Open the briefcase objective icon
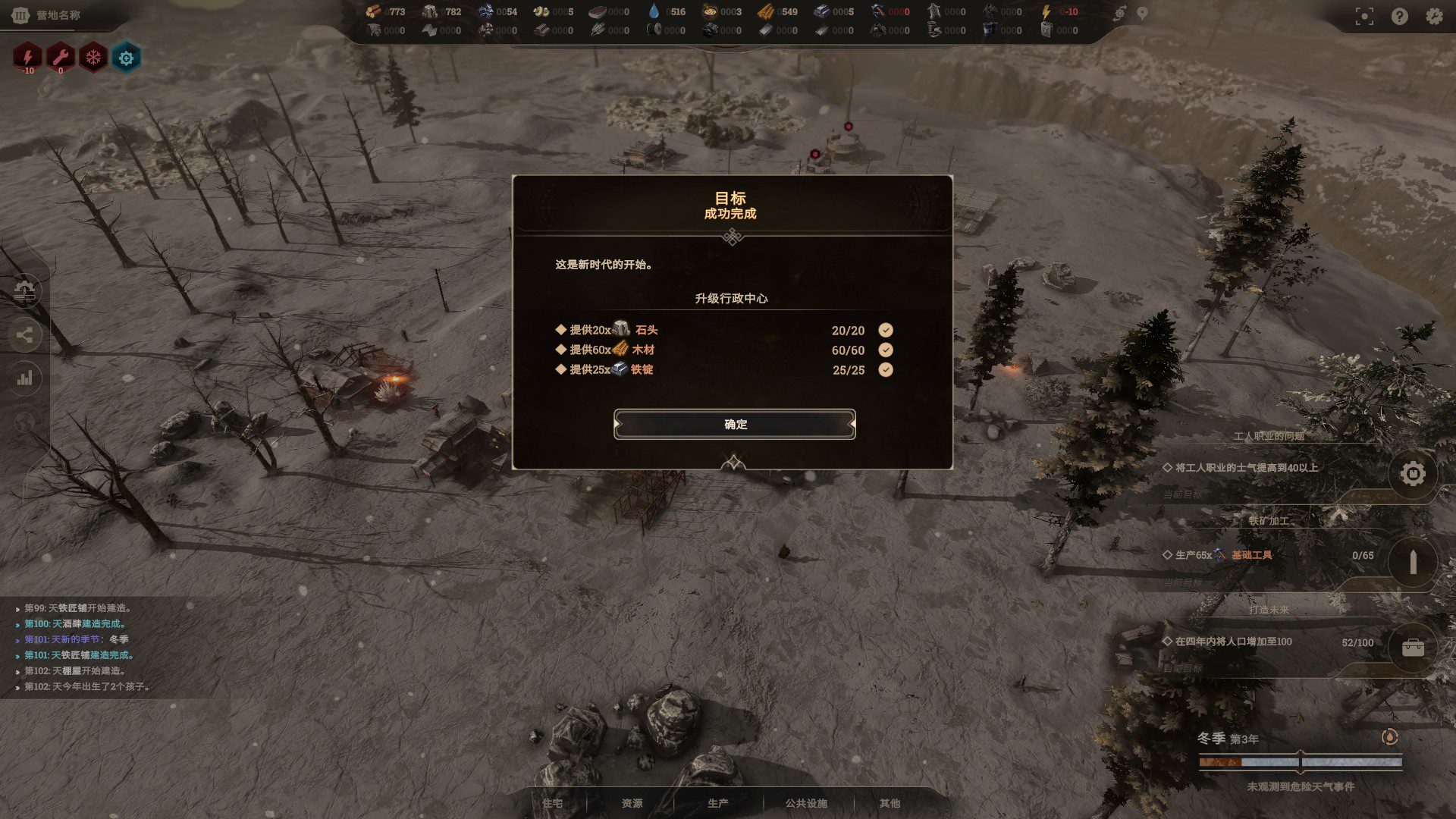Screen dimensions: 1456x819 click(x=1412, y=647)
